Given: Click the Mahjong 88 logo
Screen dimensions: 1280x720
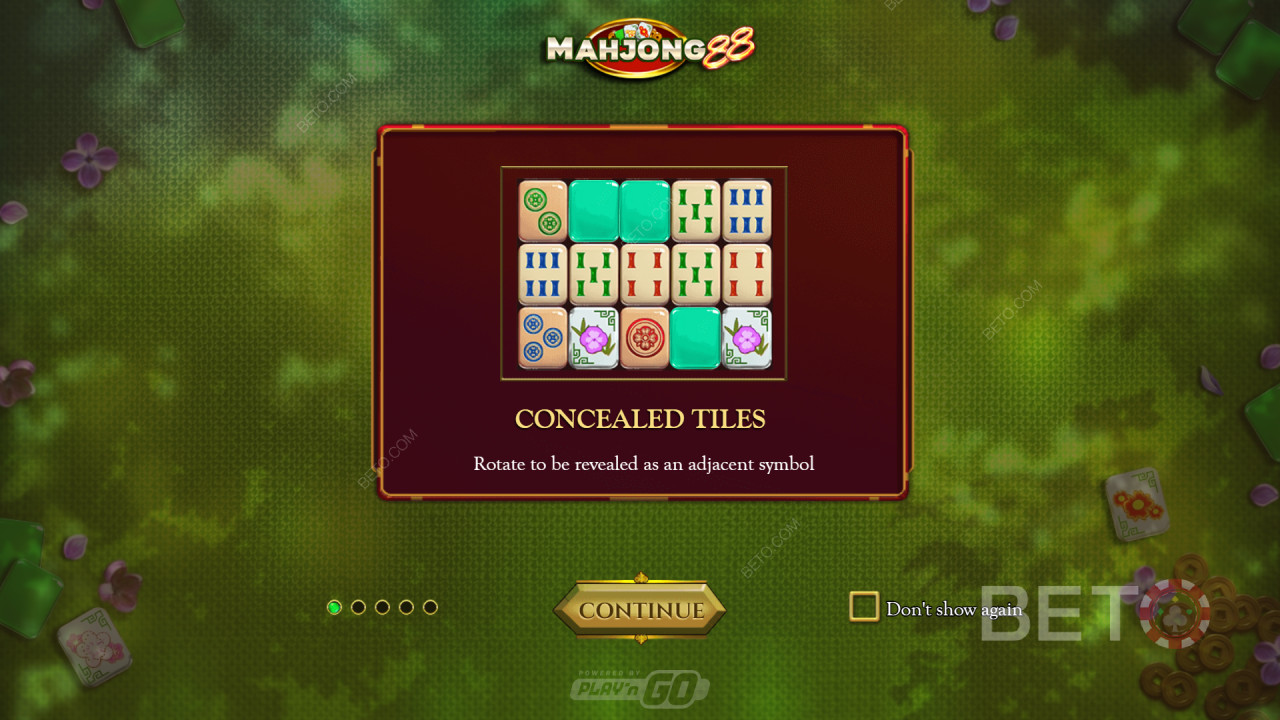Looking at the screenshot, I should coord(640,48).
